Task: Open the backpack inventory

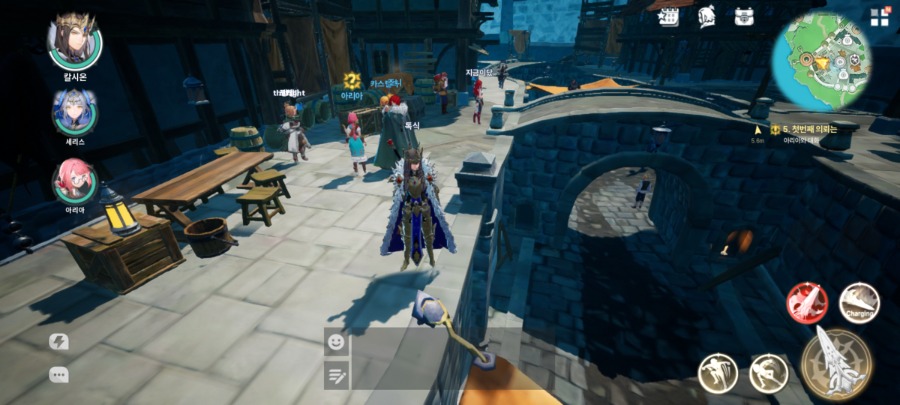Action: point(744,16)
